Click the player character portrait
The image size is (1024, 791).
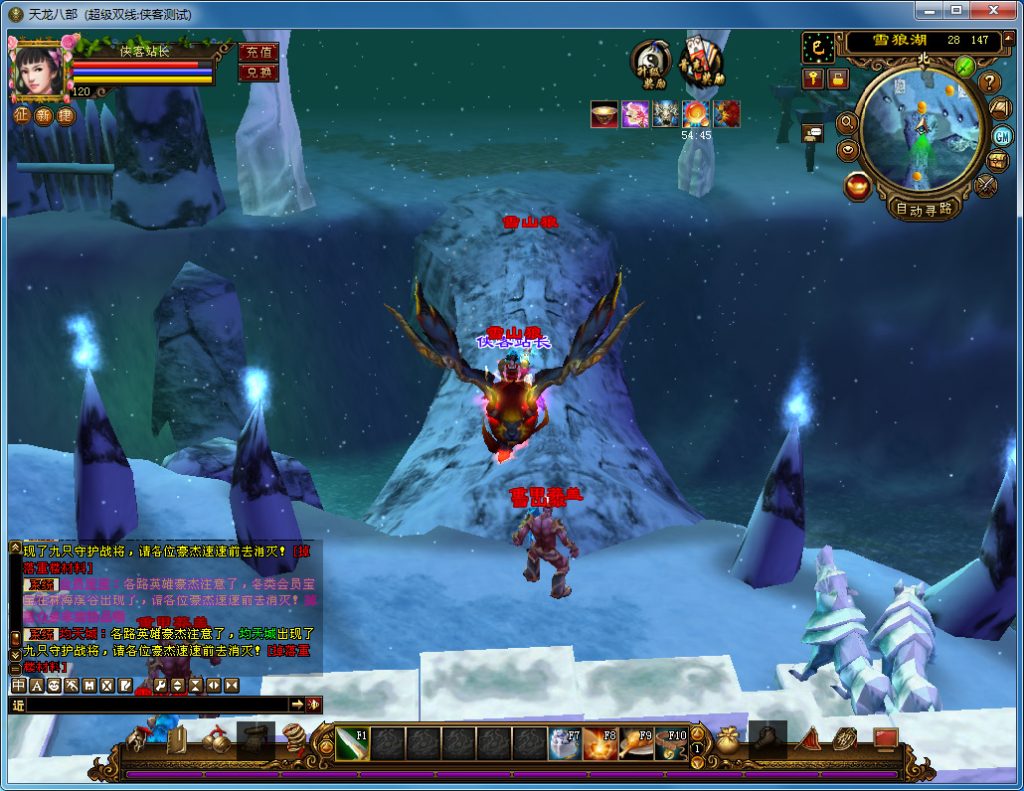tap(38, 68)
